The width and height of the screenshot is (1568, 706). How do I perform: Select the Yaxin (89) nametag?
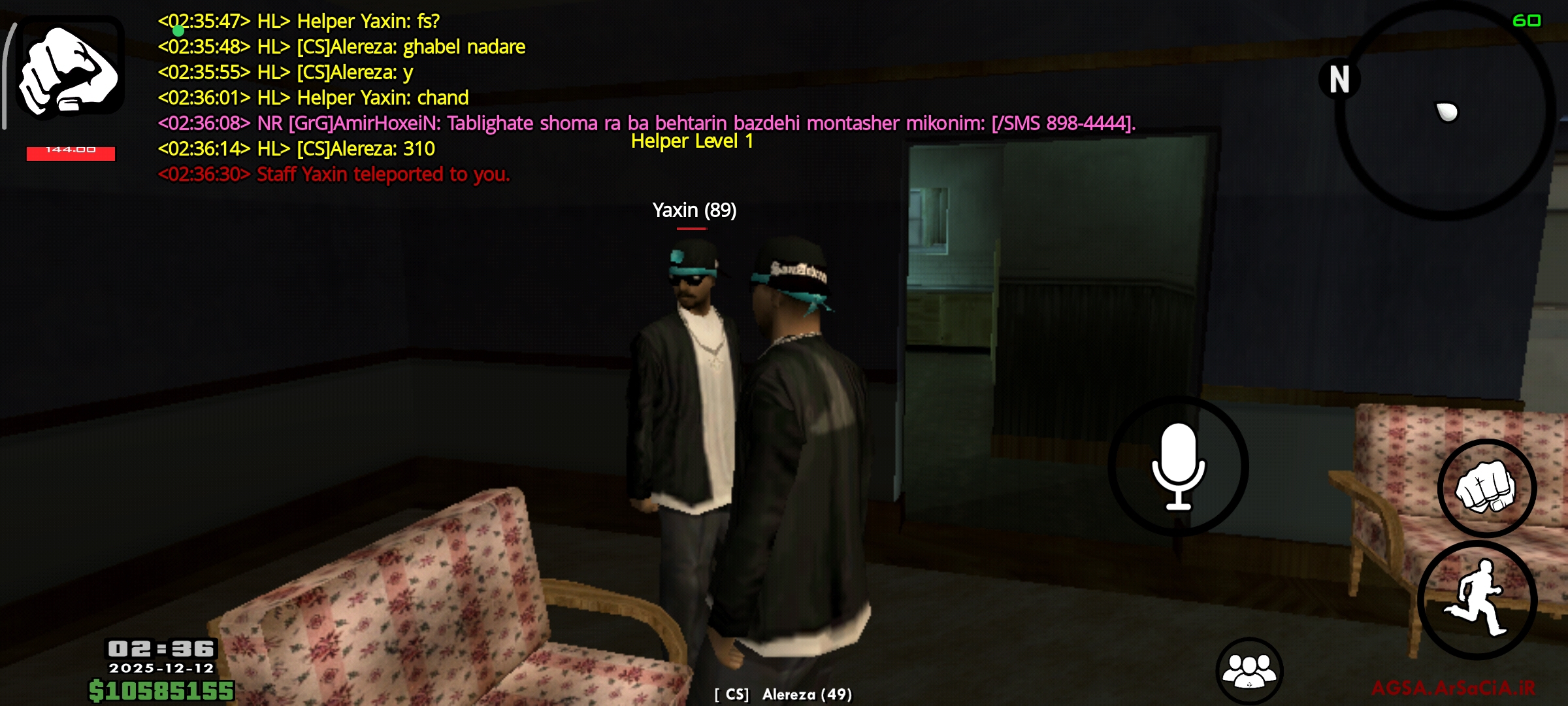694,210
